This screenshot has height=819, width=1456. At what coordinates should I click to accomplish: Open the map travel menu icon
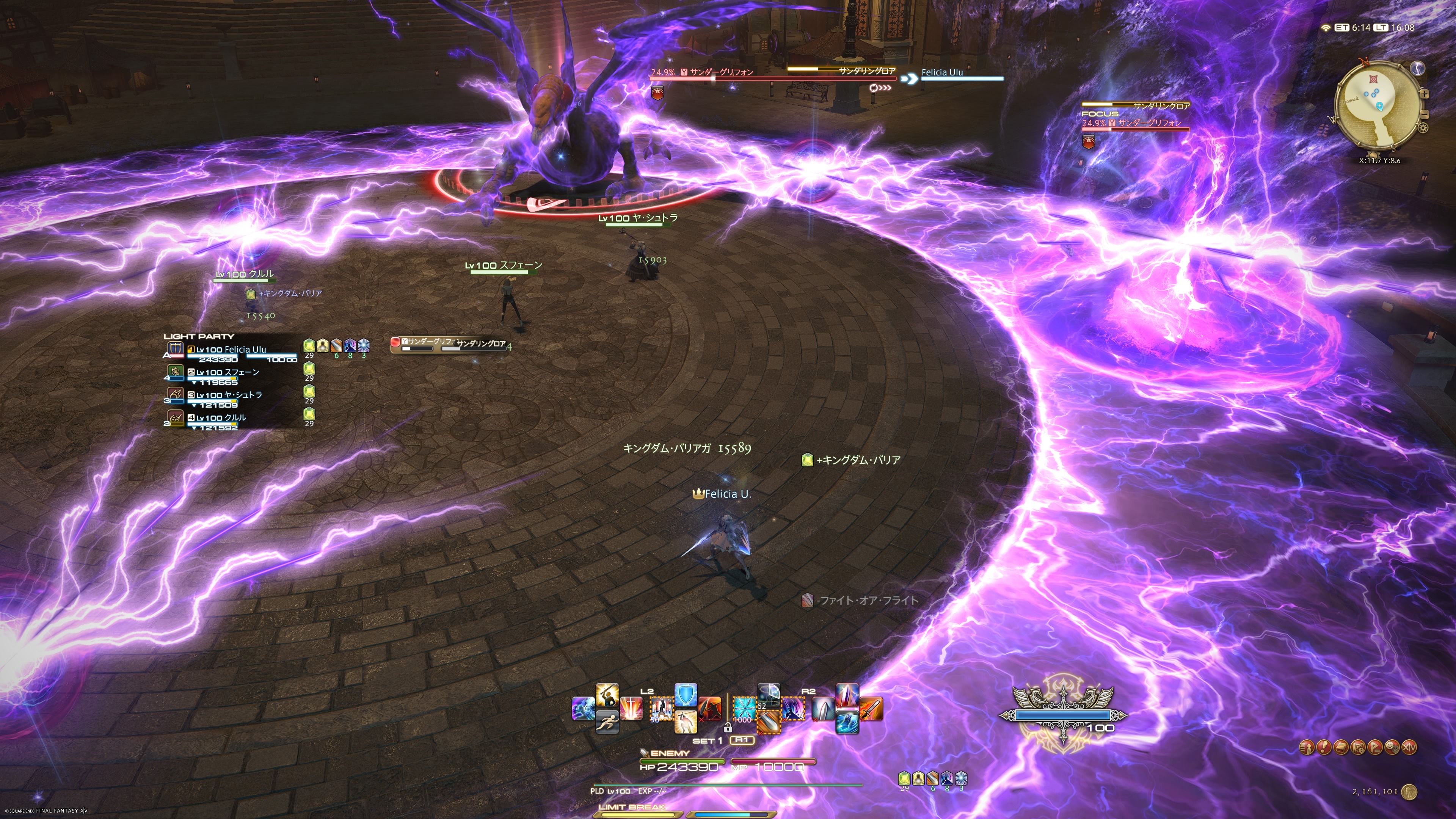1358,747
